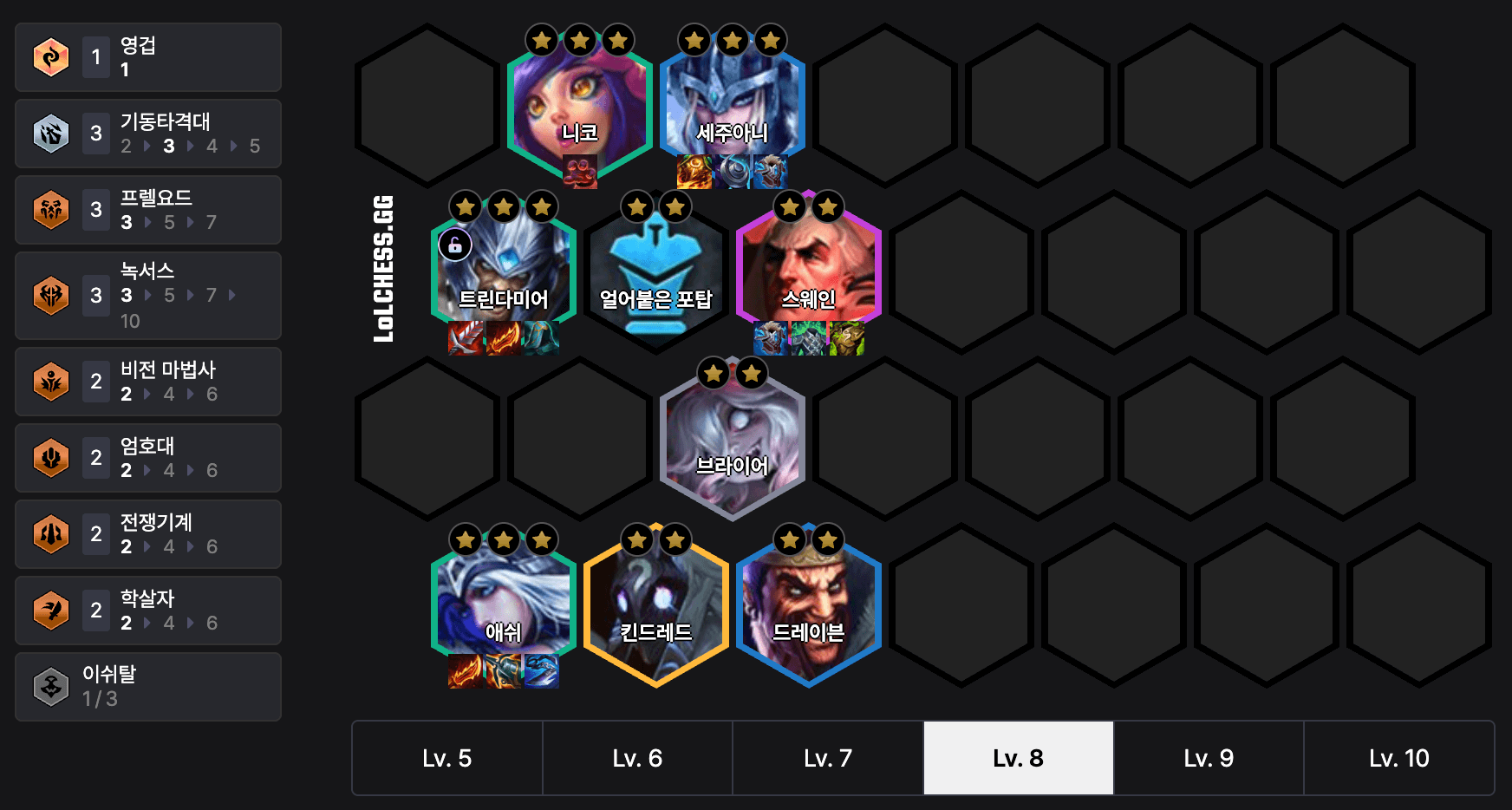Toggle the third star above 니코
1512x810 pixels.
(616, 39)
